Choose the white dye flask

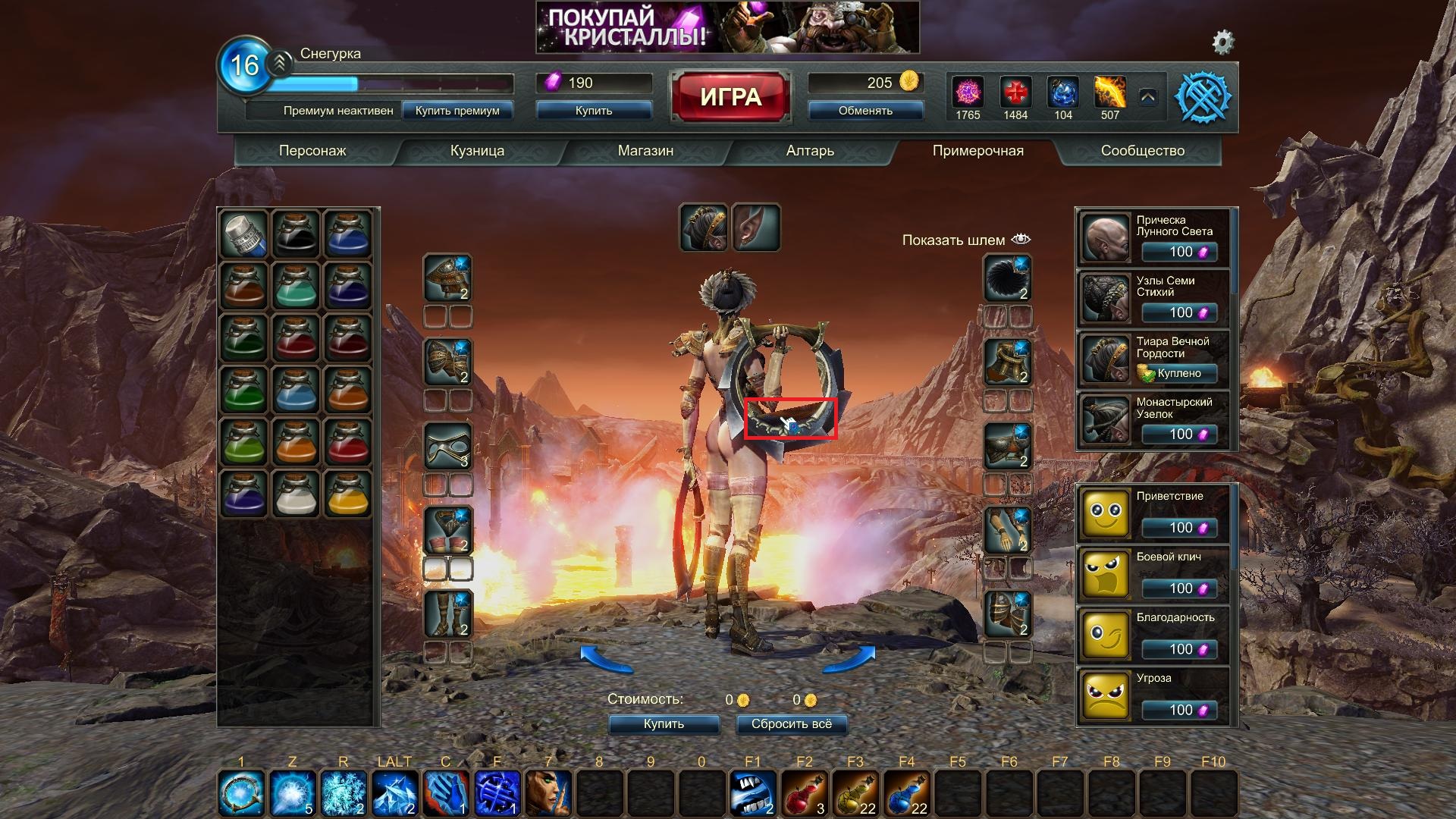pos(296,493)
